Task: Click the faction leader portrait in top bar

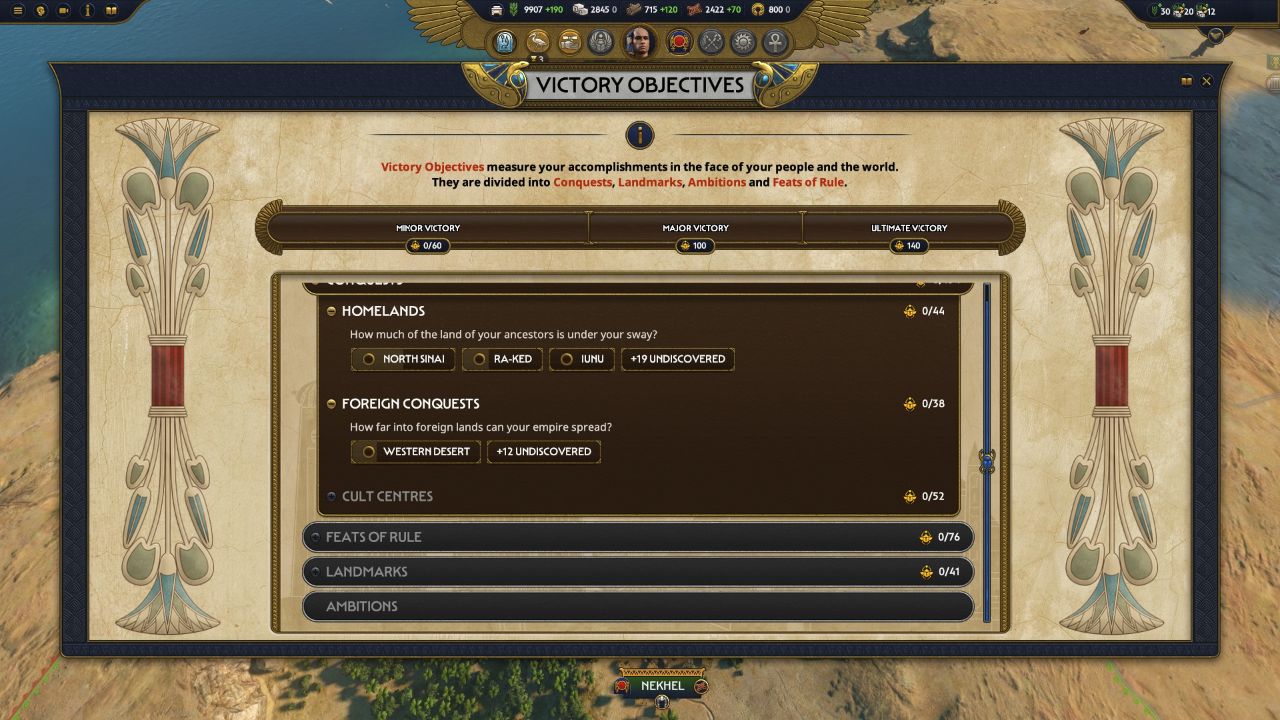Action: pyautogui.click(x=639, y=41)
